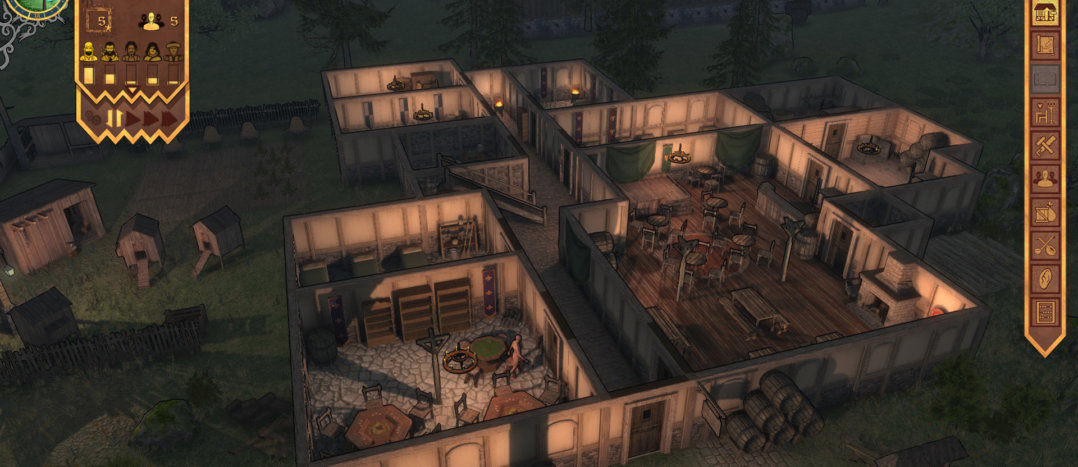Open the tavern building overview icon
Viewport: 1078px width, 467px height.
click(1045, 14)
